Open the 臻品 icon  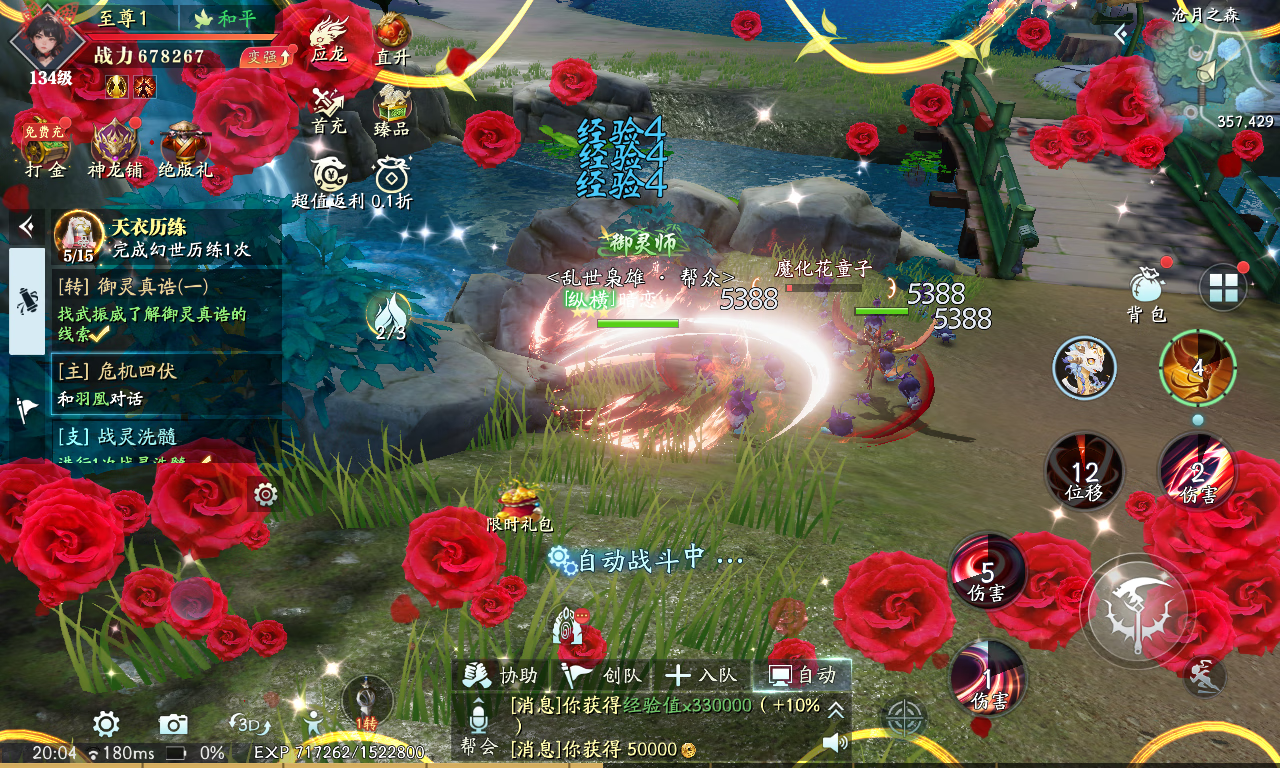[x=392, y=108]
